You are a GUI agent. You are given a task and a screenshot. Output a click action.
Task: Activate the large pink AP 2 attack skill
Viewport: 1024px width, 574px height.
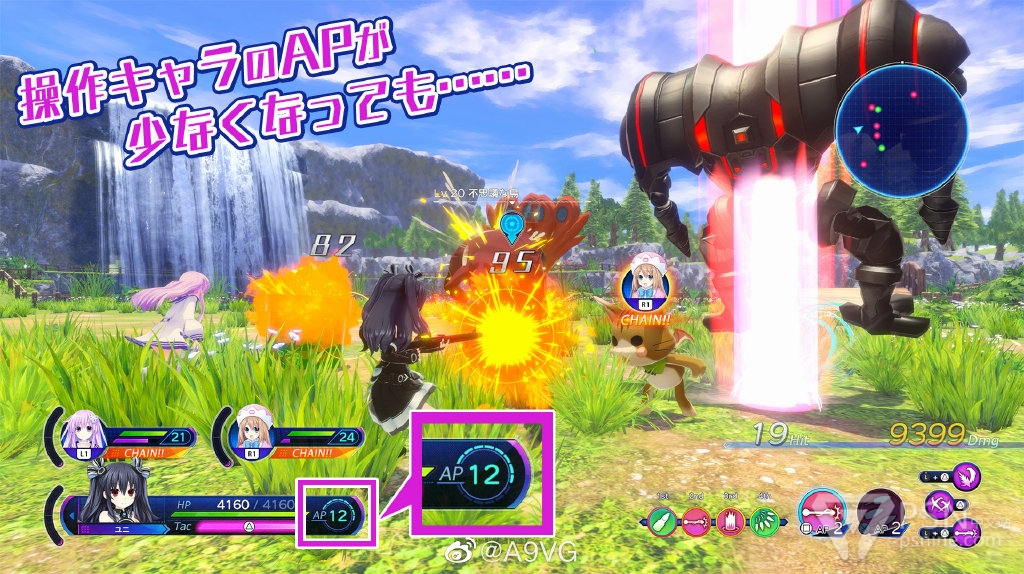[x=821, y=513]
